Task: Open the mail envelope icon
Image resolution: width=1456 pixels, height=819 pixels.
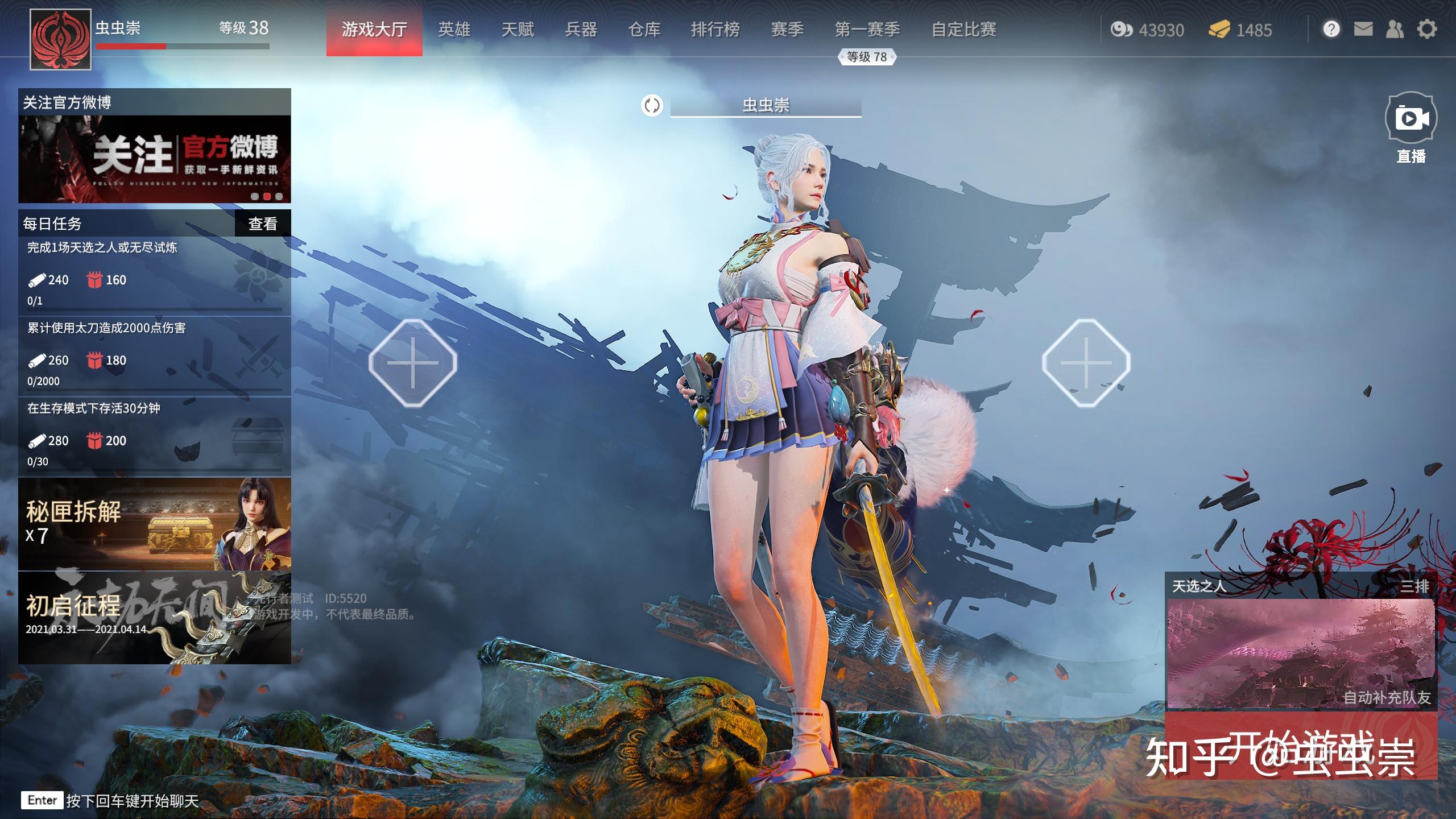Action: coord(1363,29)
